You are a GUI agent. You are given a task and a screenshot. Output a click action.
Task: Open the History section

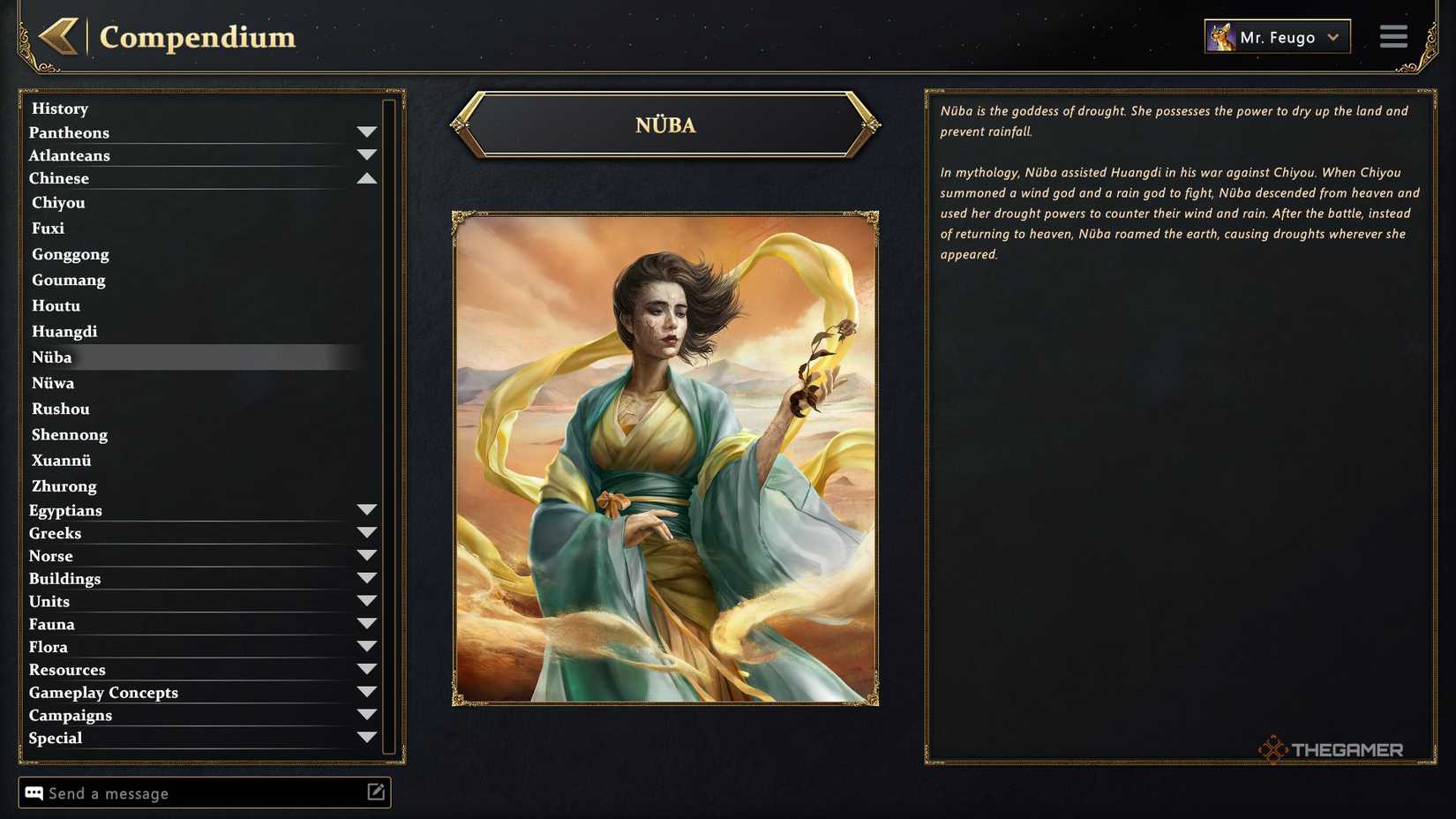click(x=59, y=108)
